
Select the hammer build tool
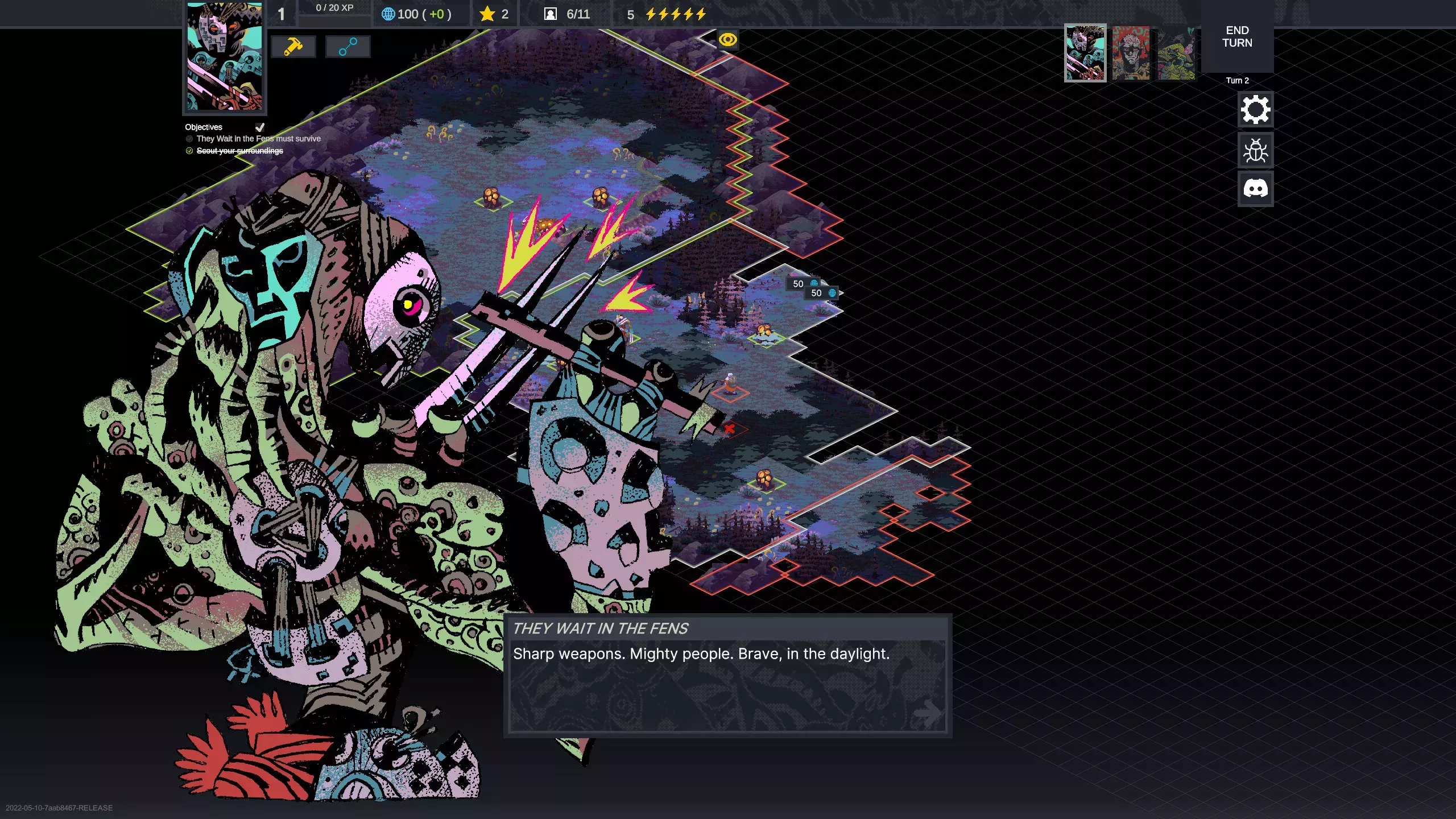pos(293,47)
